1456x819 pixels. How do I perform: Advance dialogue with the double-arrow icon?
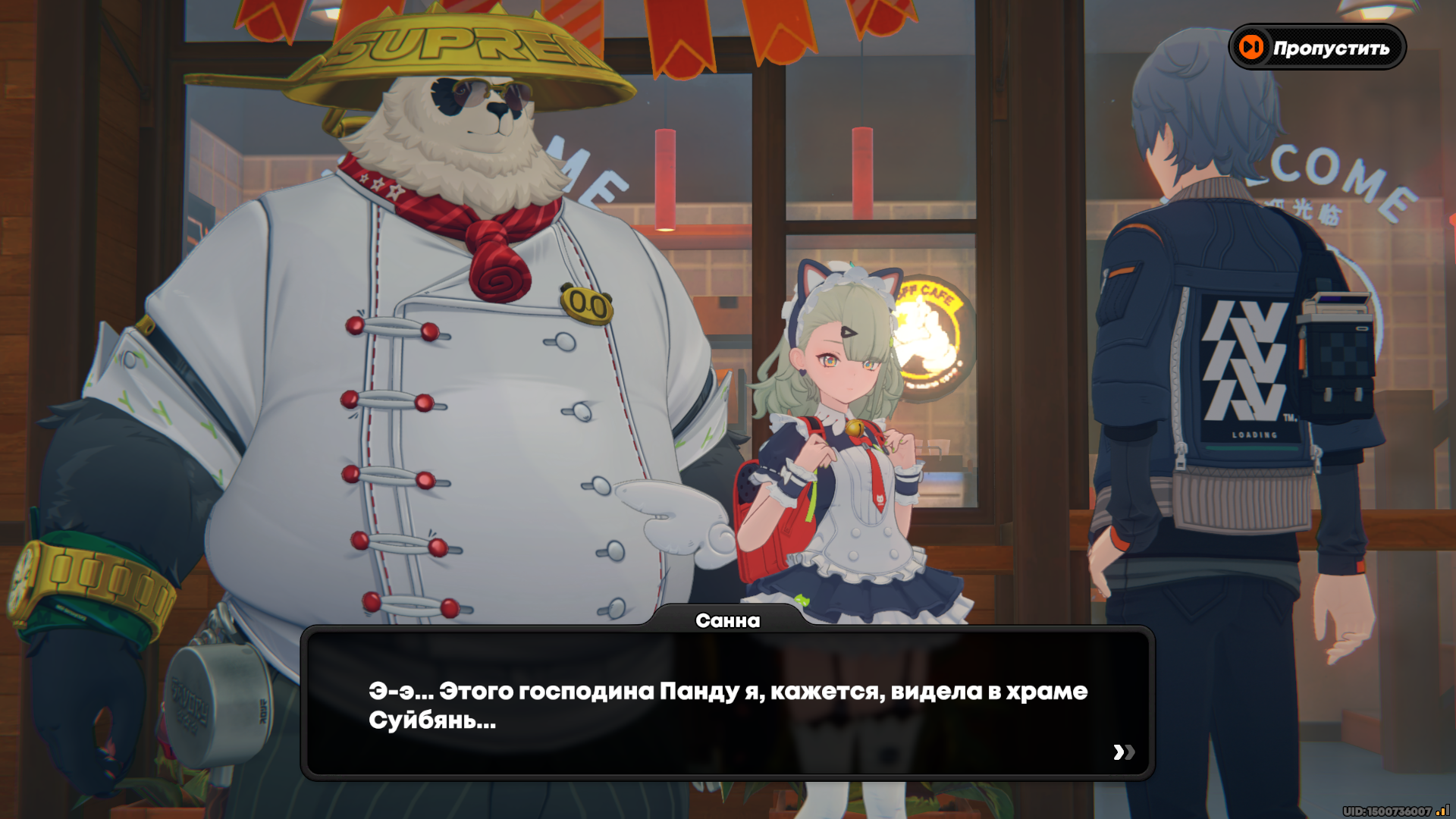coord(1124,752)
